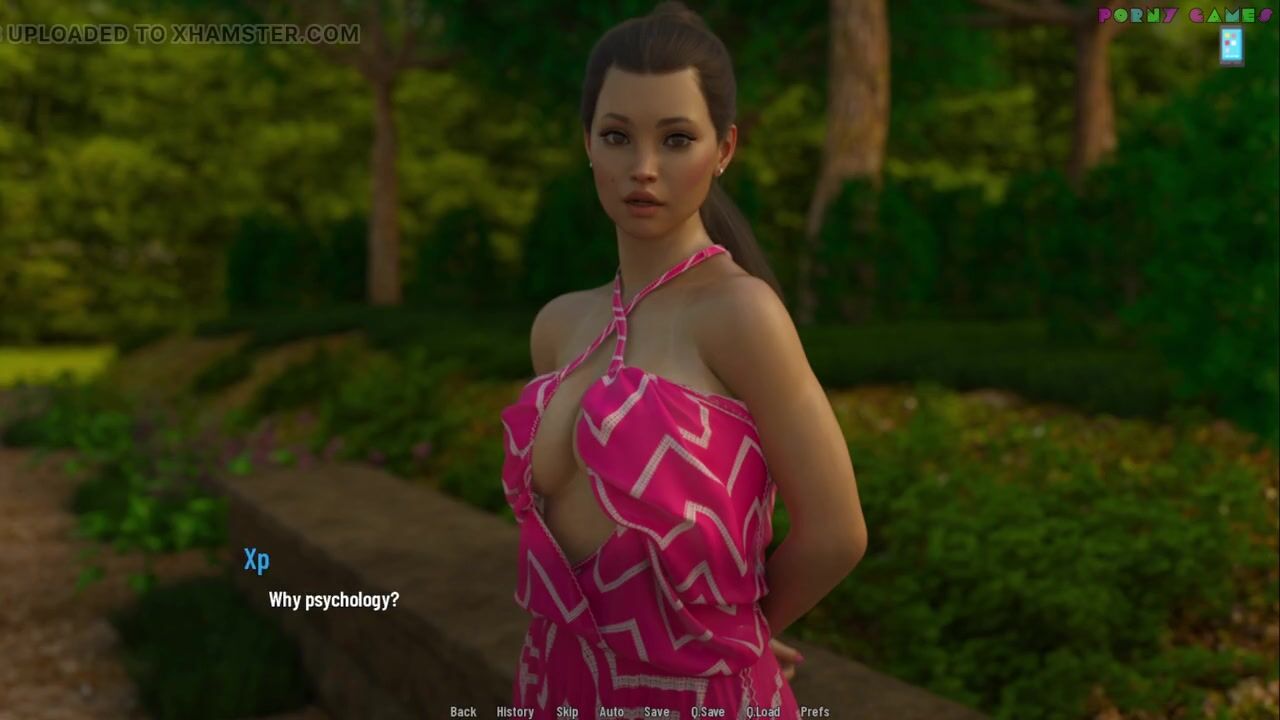The image size is (1280, 720).
Task: Go back with the Back button
Action: (463, 712)
